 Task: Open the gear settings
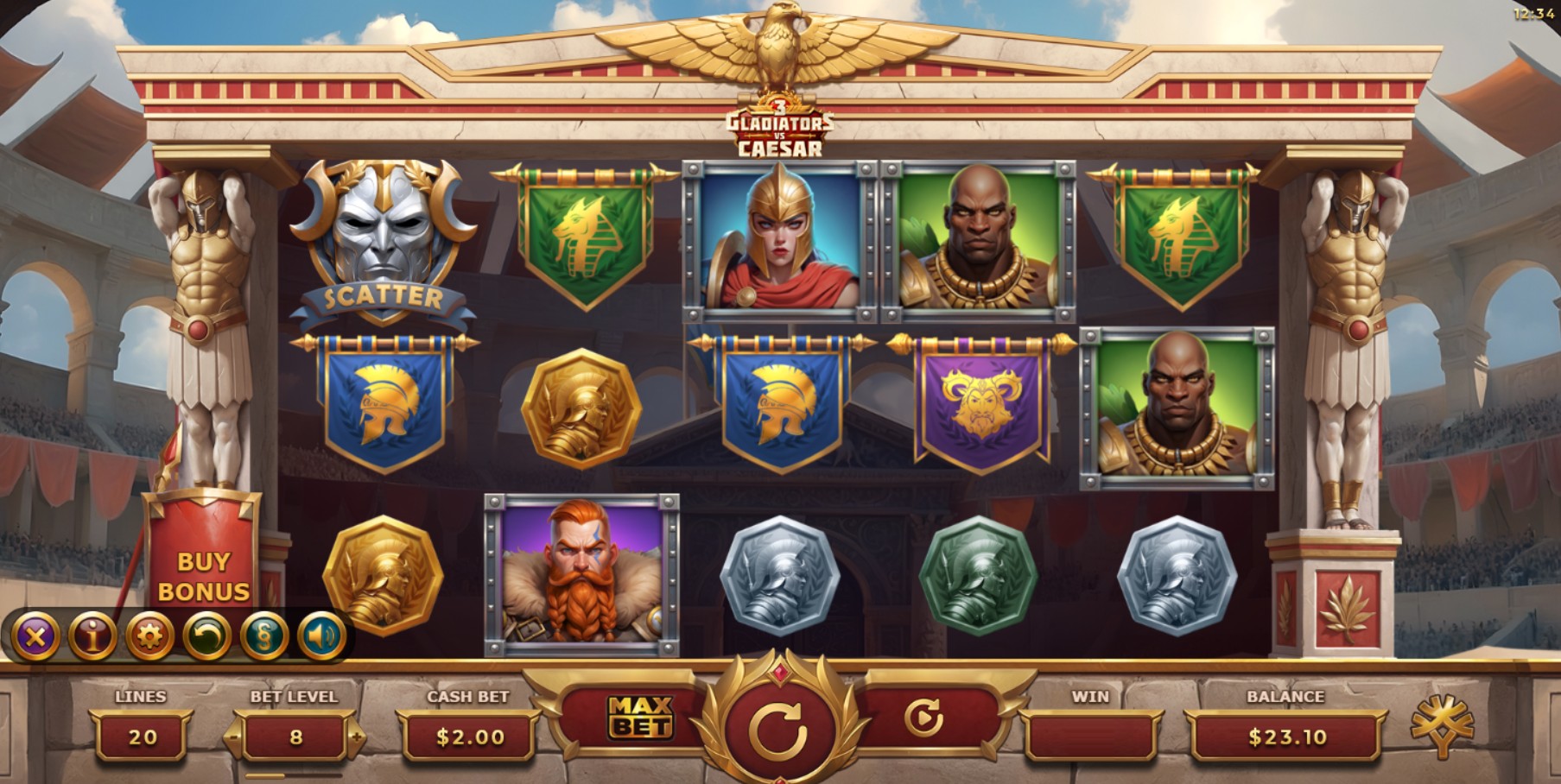click(x=149, y=637)
